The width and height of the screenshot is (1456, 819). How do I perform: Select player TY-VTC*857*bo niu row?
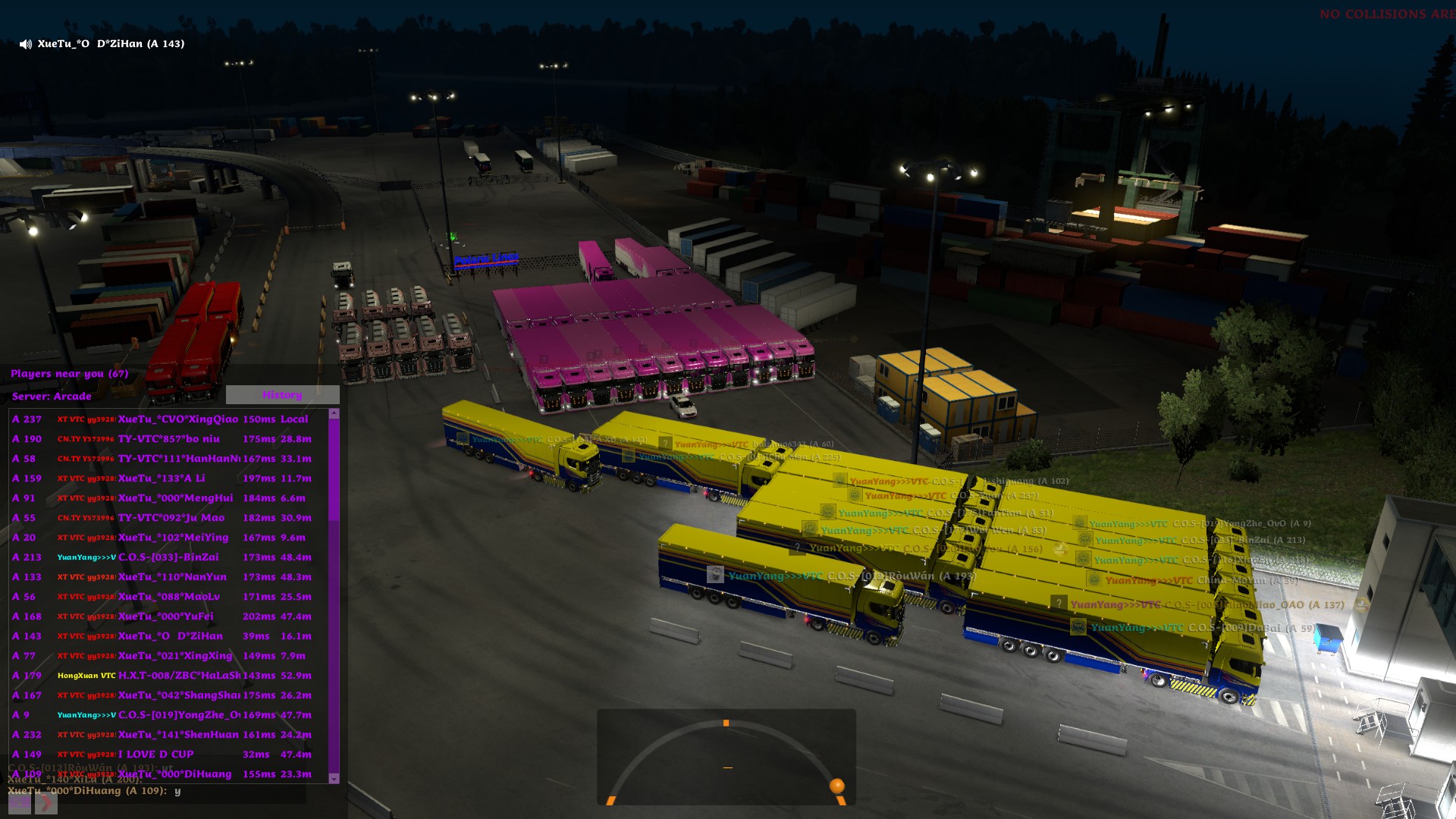tap(168, 439)
